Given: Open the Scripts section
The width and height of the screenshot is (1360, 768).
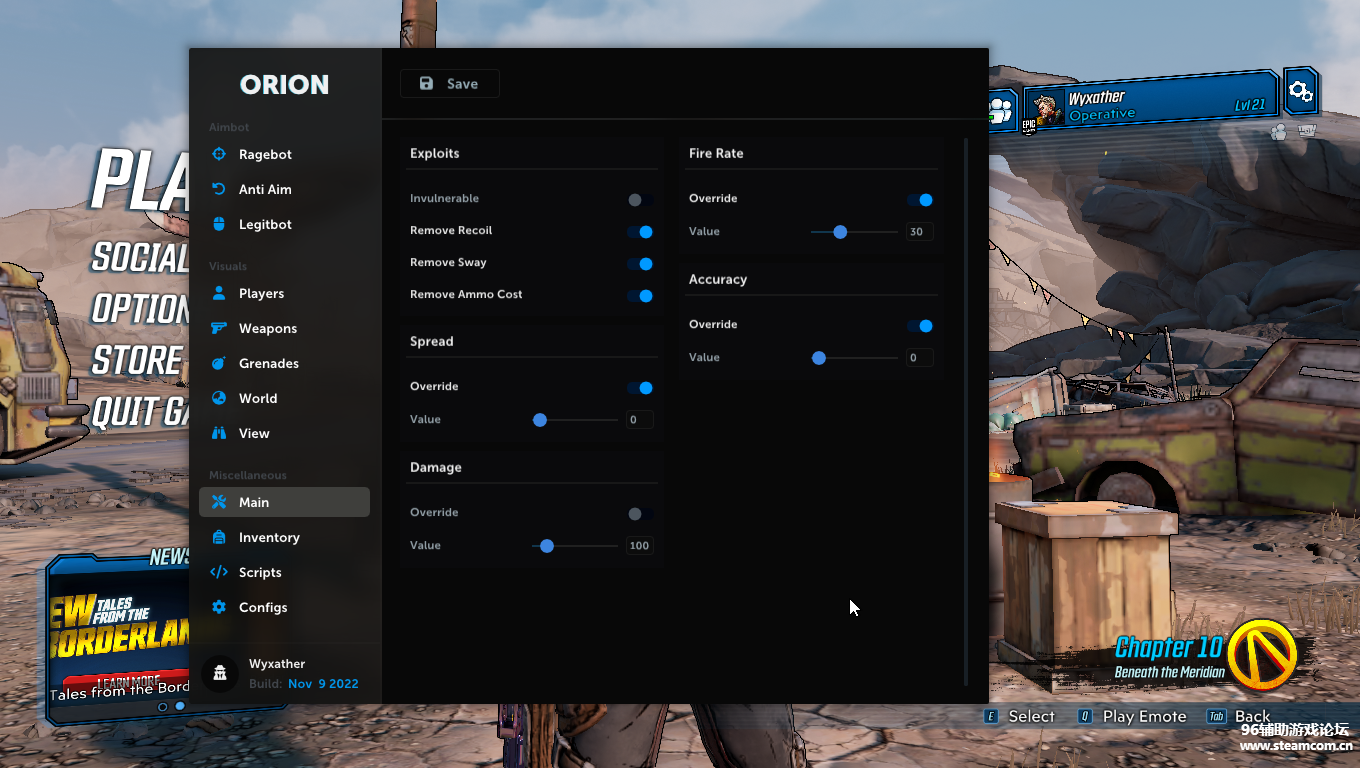Looking at the screenshot, I should (260, 573).
